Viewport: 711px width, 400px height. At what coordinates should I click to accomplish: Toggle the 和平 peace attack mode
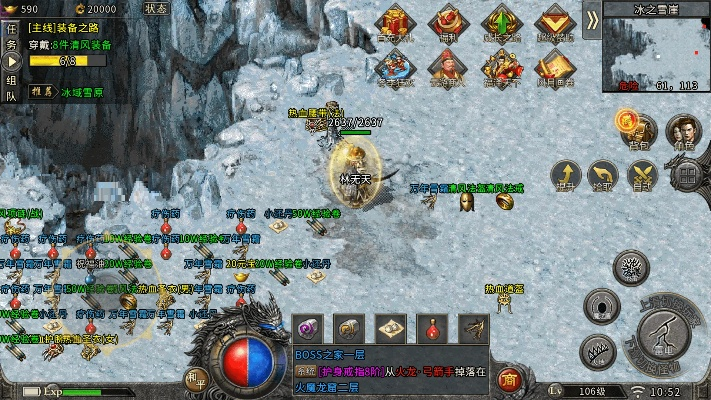pos(194,378)
